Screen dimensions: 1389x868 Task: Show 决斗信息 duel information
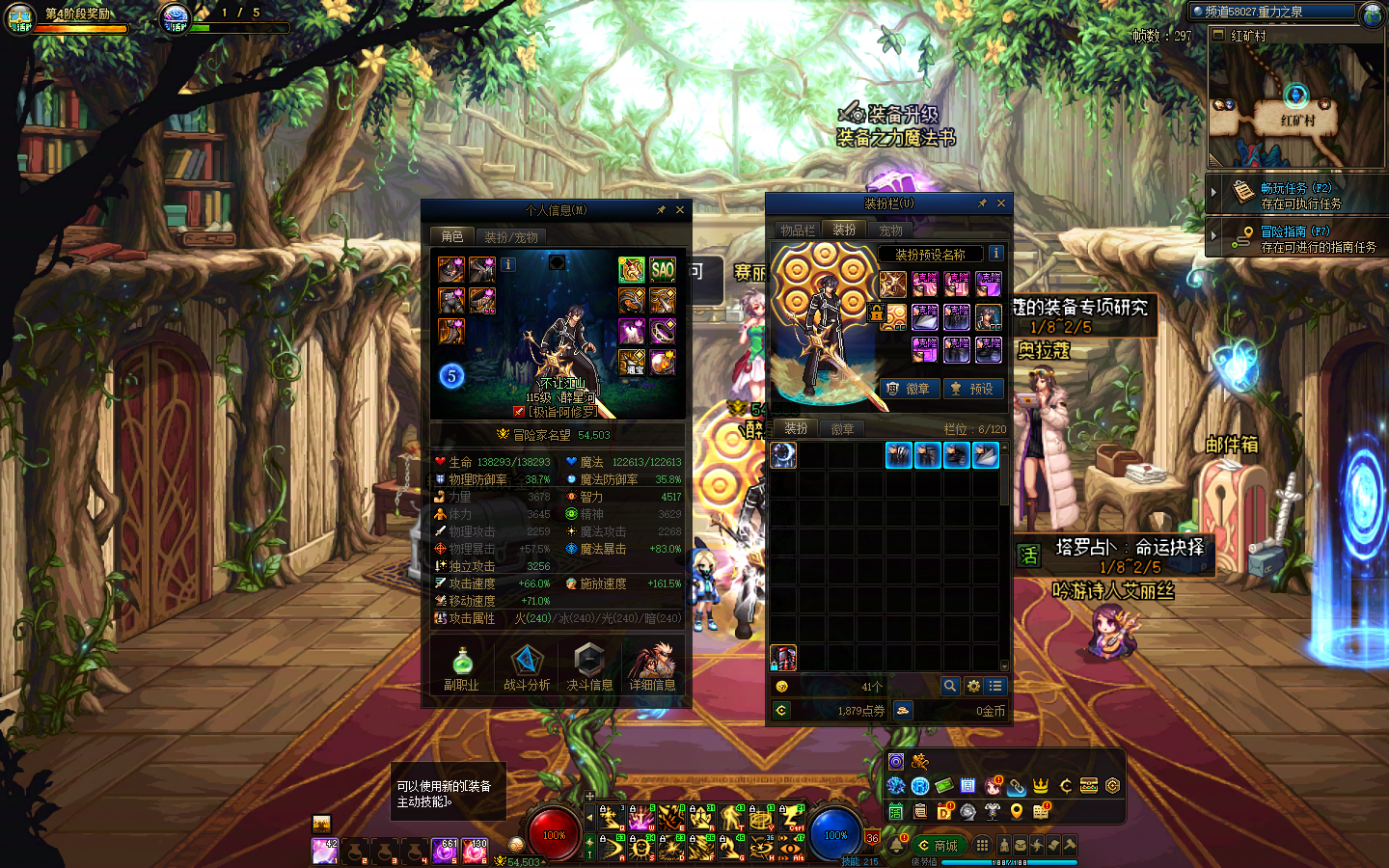point(589,668)
